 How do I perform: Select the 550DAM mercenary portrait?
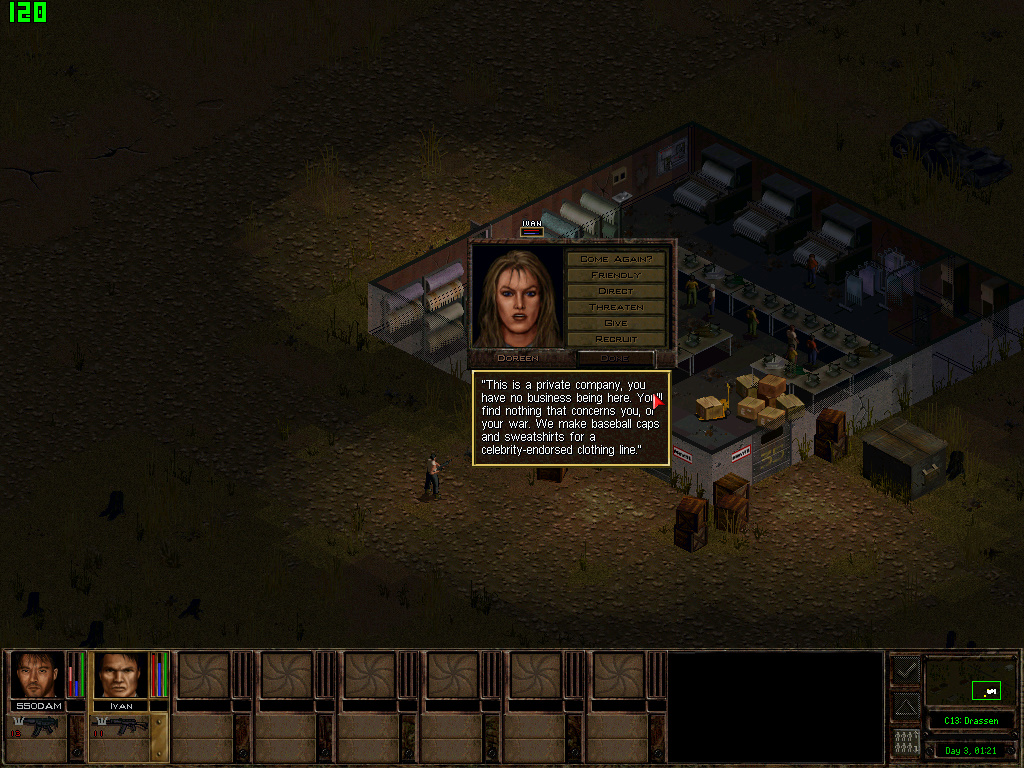pos(38,675)
